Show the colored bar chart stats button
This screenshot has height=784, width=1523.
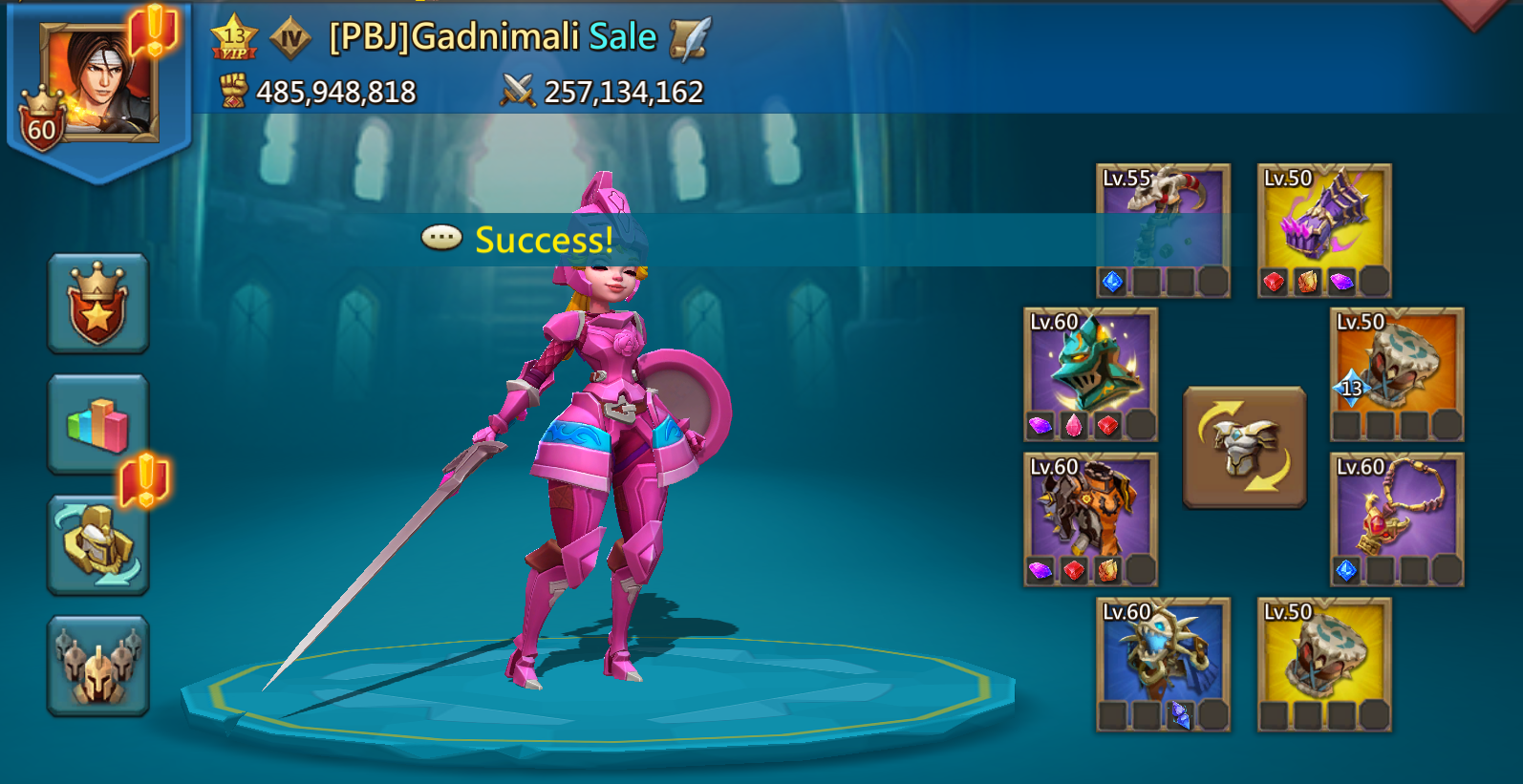98,424
